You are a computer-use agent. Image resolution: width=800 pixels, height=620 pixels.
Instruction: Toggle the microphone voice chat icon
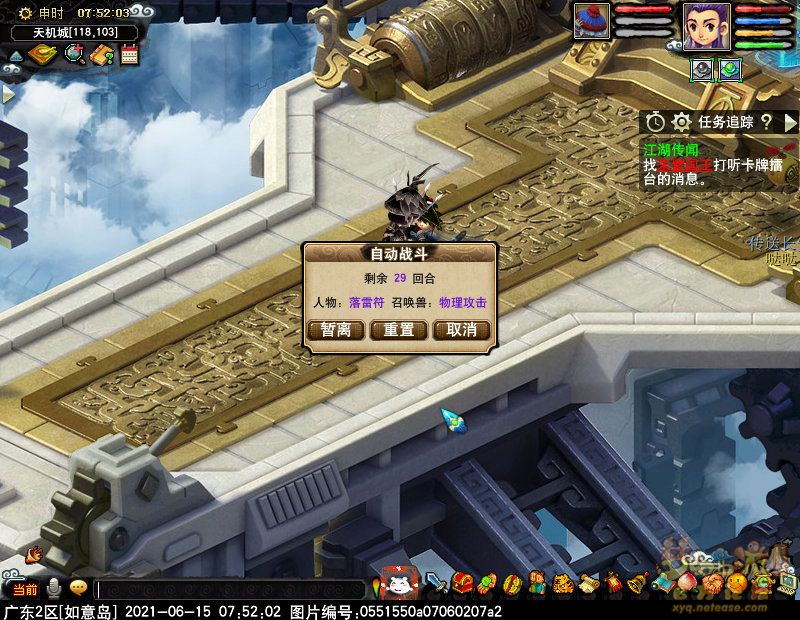pyautogui.click(x=53, y=588)
